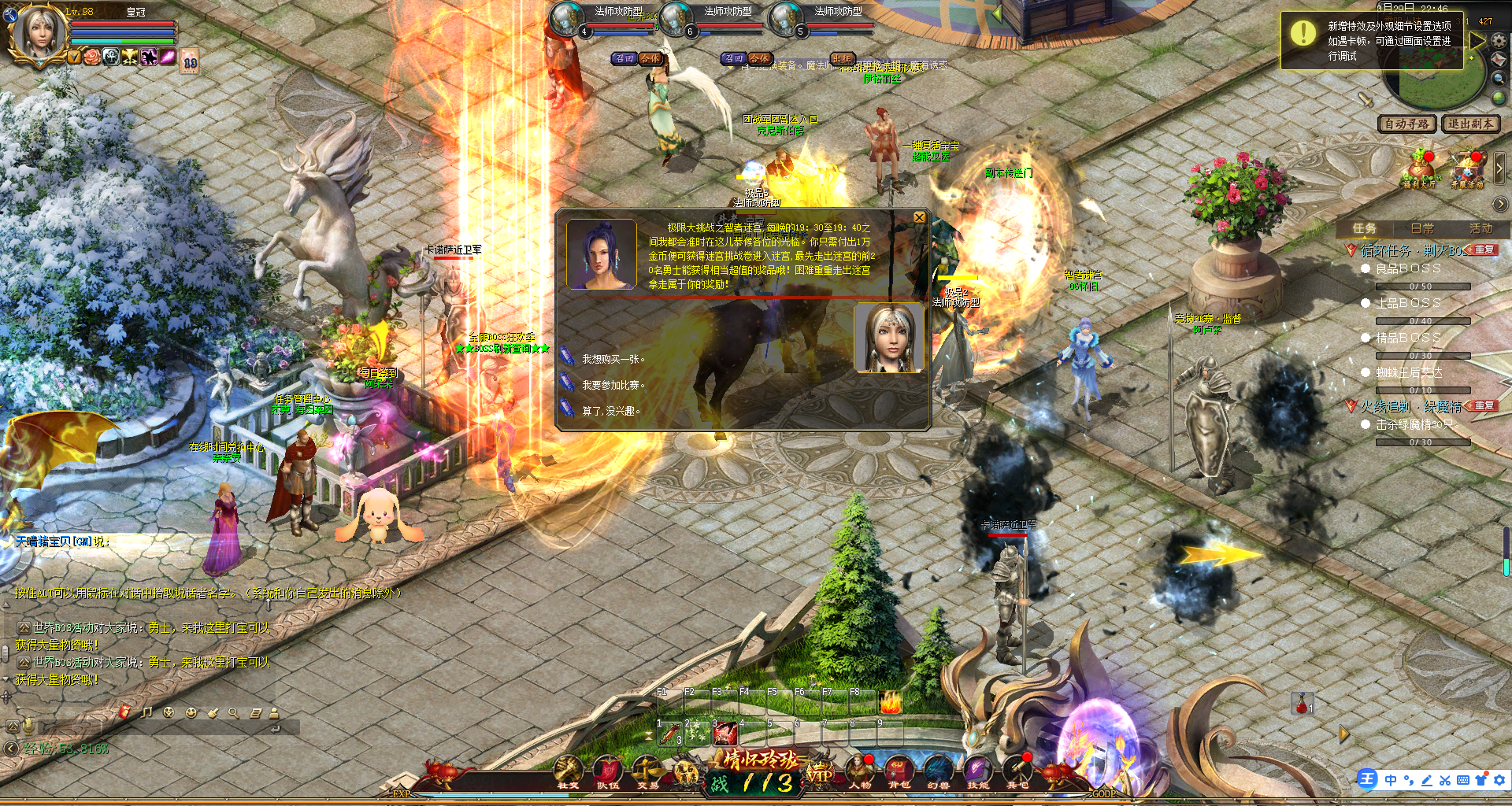Click the 自动寻路 auto-pathfinding button

click(1406, 124)
